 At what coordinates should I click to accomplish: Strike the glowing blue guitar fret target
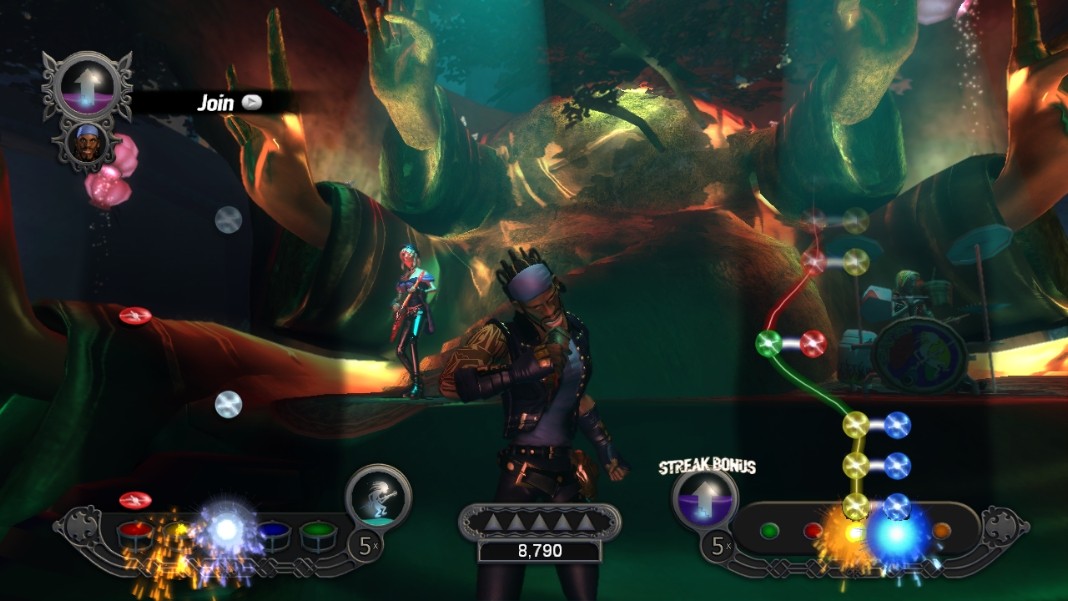click(x=895, y=533)
